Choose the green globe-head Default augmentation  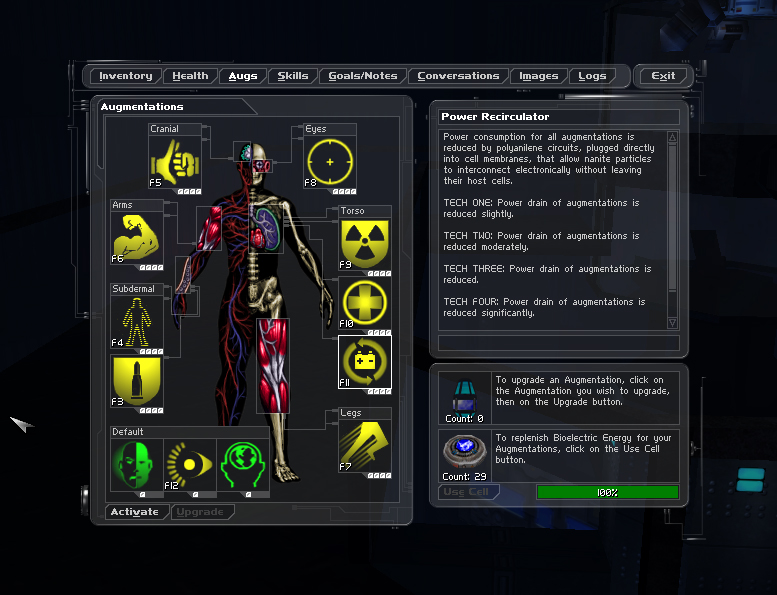243,465
